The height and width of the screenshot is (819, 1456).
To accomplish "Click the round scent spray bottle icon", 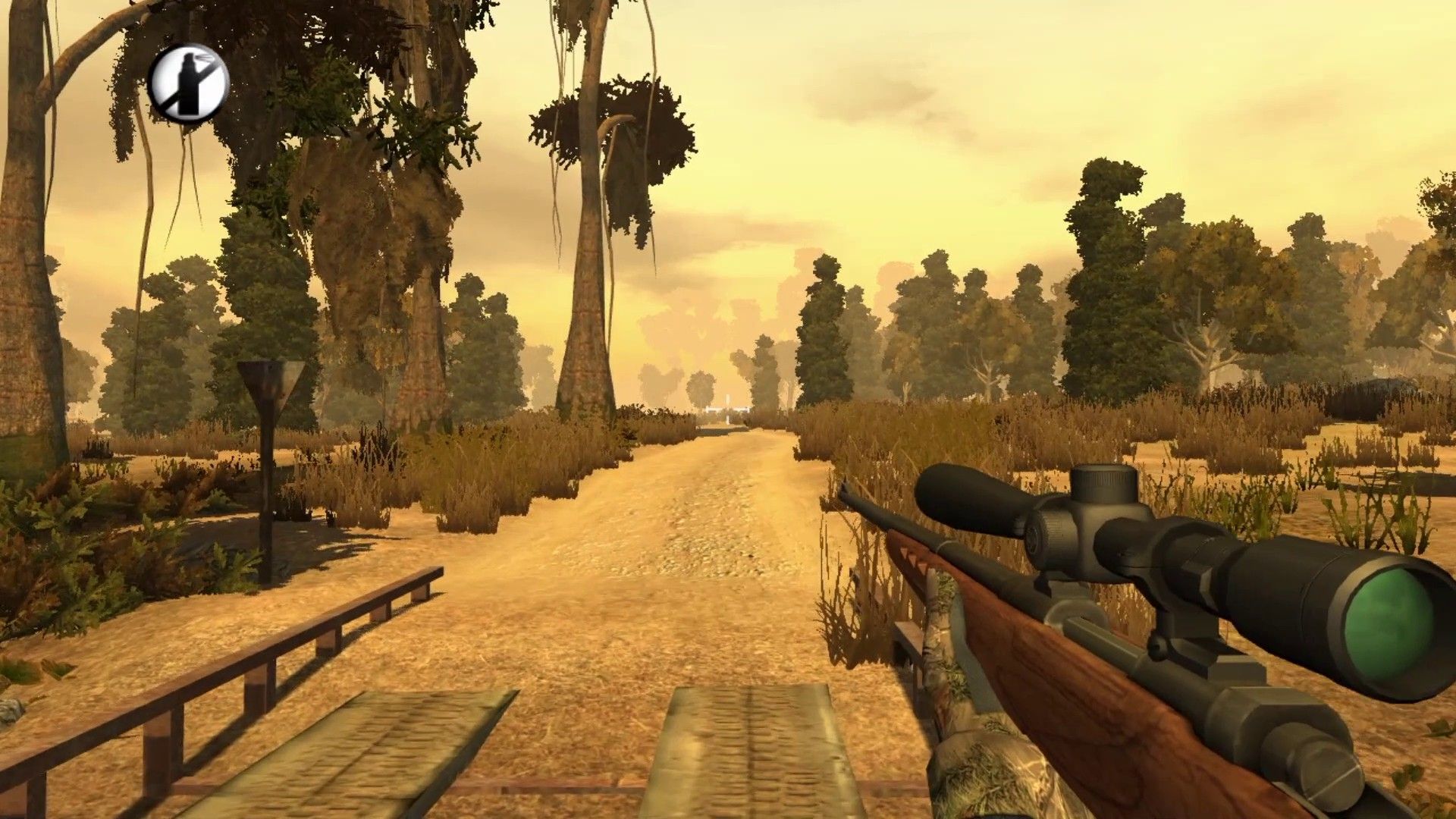I will pyautogui.click(x=188, y=83).
